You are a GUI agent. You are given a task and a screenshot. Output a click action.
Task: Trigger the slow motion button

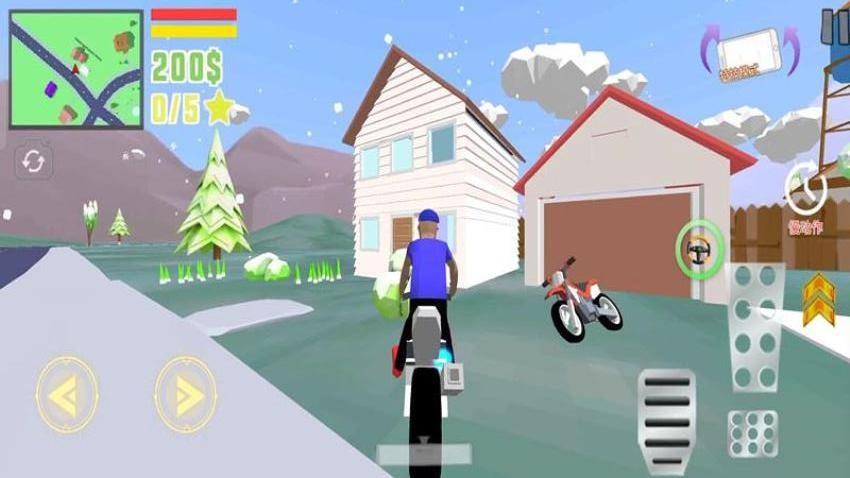click(x=804, y=188)
